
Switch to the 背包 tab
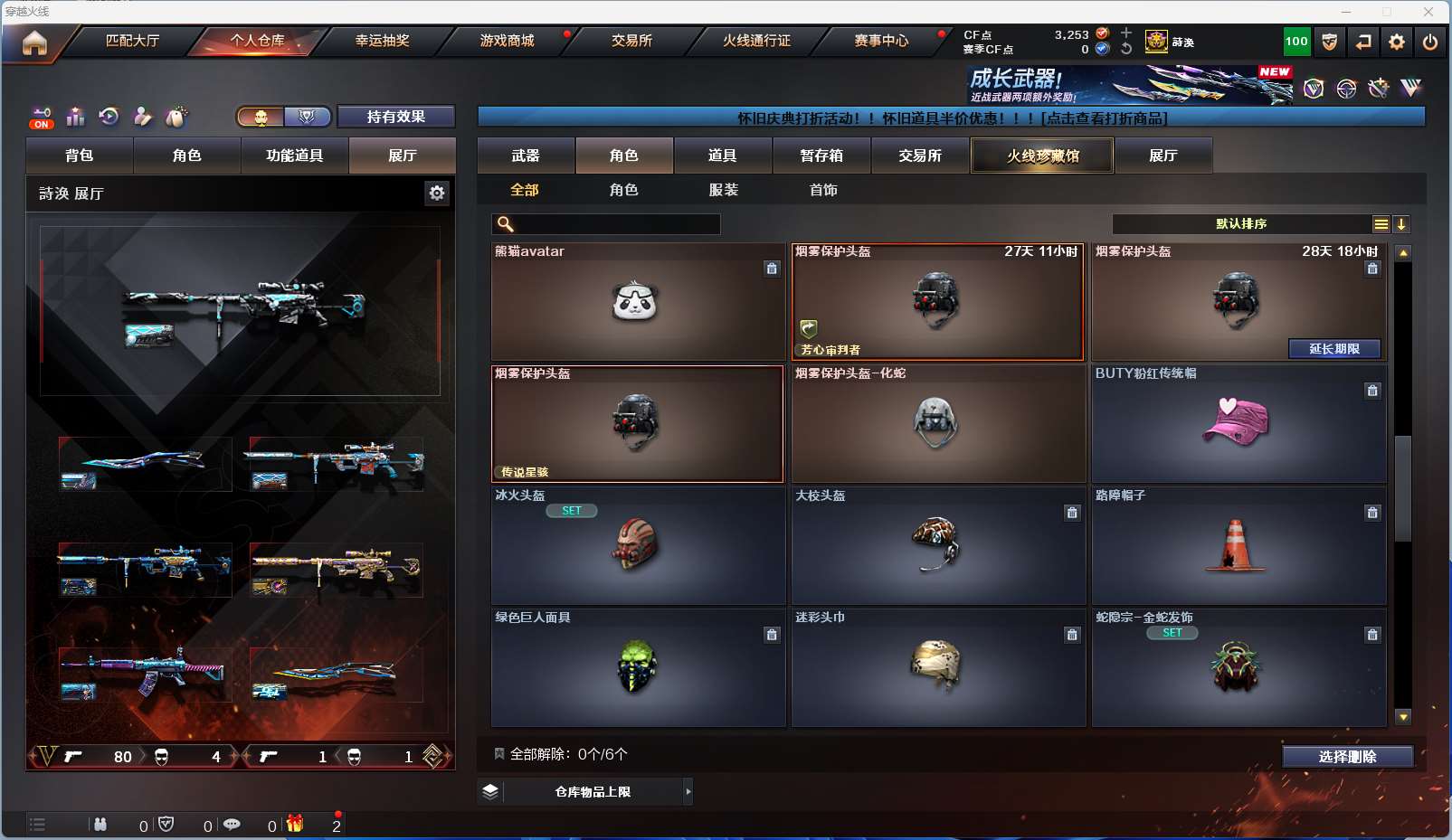(x=80, y=156)
